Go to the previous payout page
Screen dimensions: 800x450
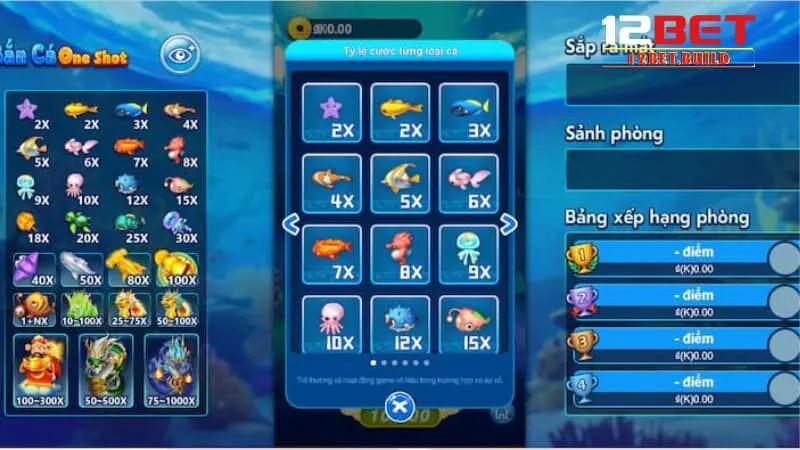[x=291, y=225]
